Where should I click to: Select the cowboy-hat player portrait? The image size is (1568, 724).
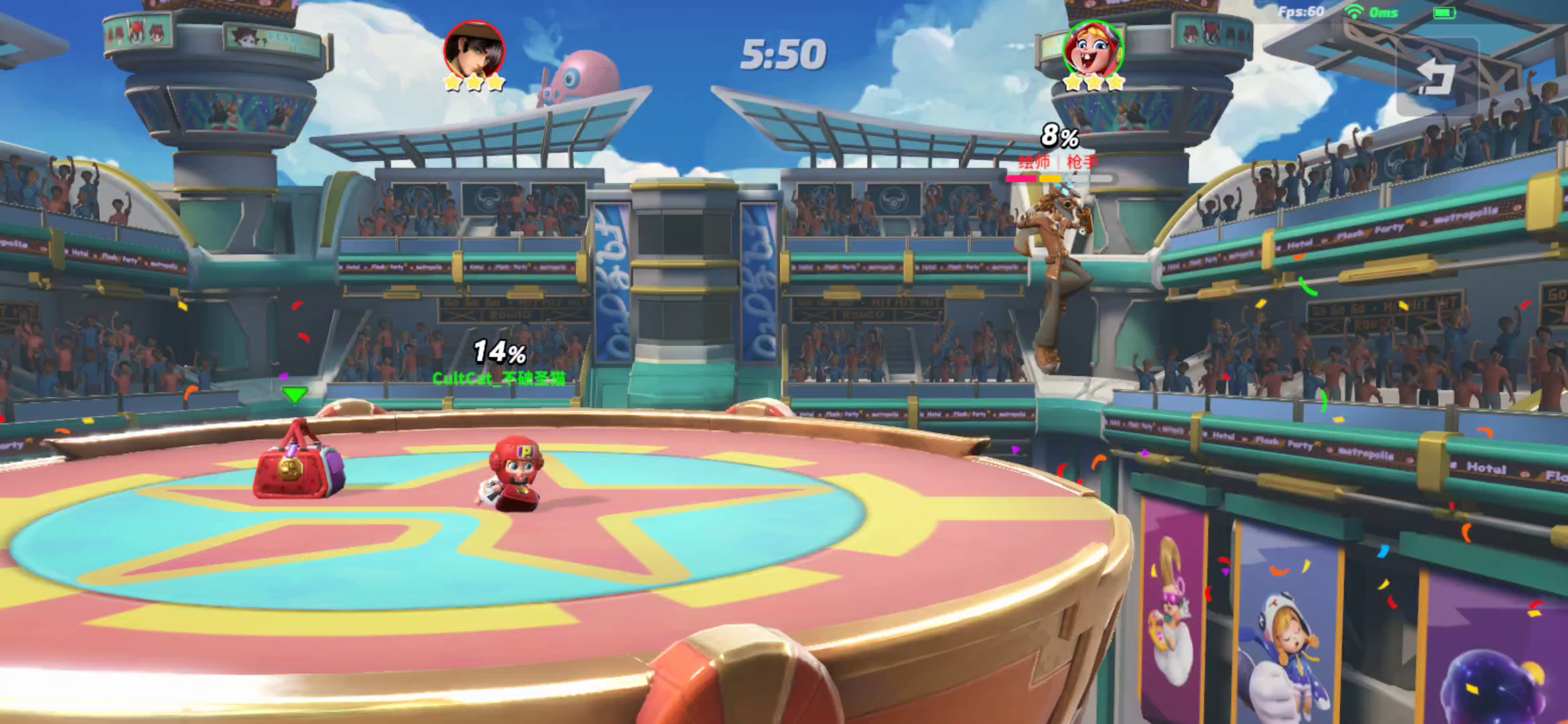tap(474, 50)
